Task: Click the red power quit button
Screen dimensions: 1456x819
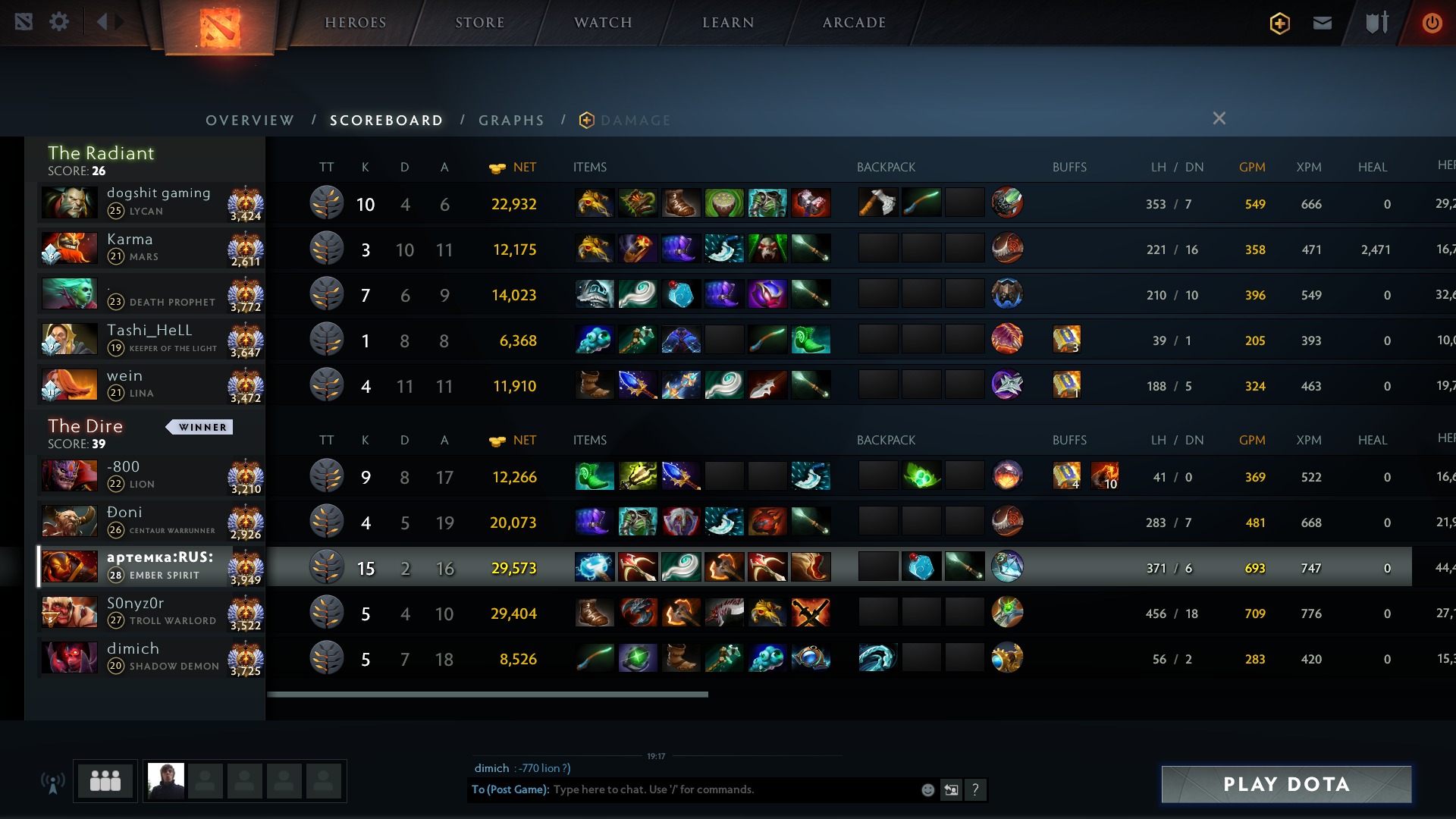Action: [x=1432, y=23]
